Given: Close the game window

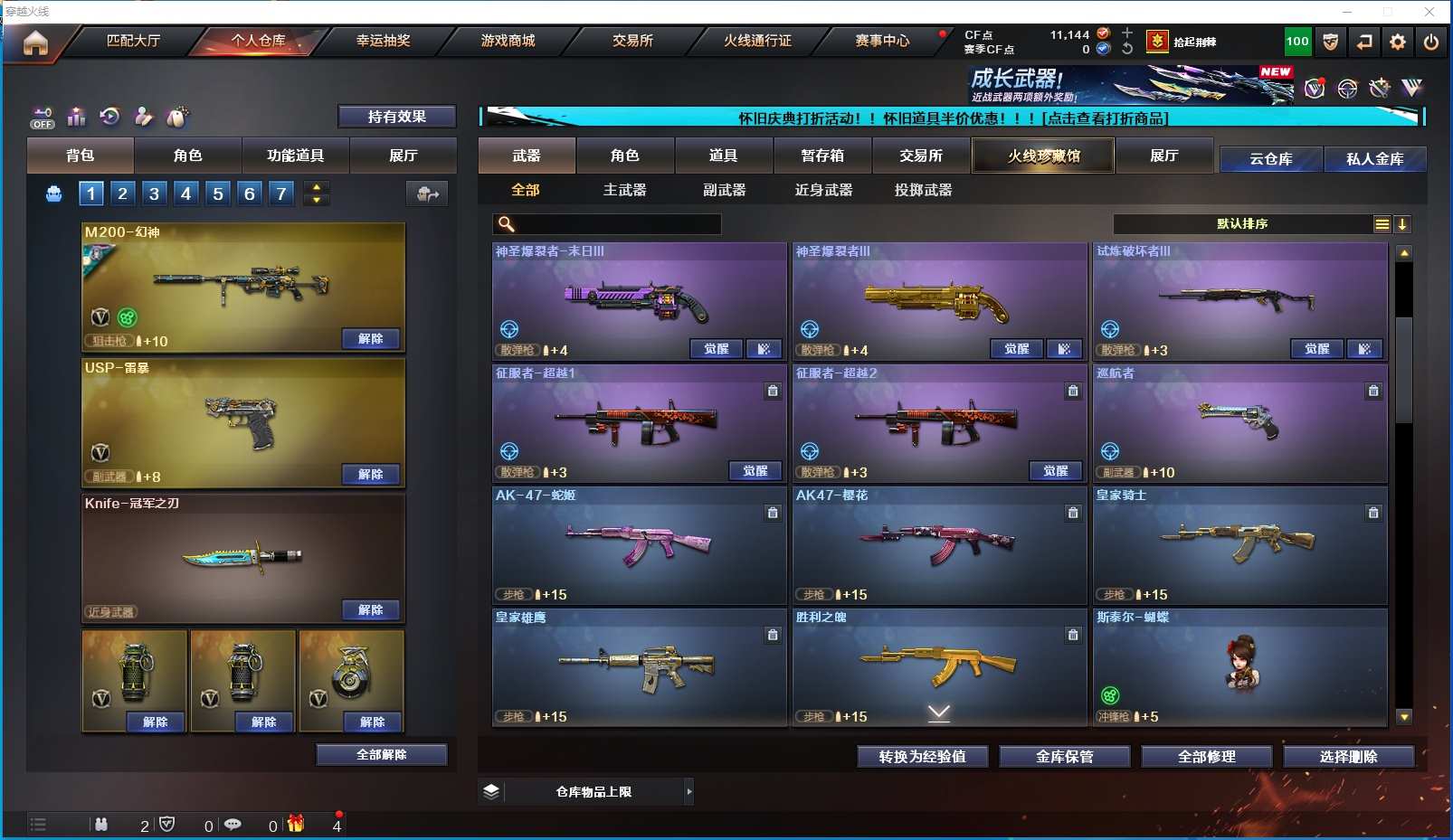Looking at the screenshot, I should (1429, 12).
